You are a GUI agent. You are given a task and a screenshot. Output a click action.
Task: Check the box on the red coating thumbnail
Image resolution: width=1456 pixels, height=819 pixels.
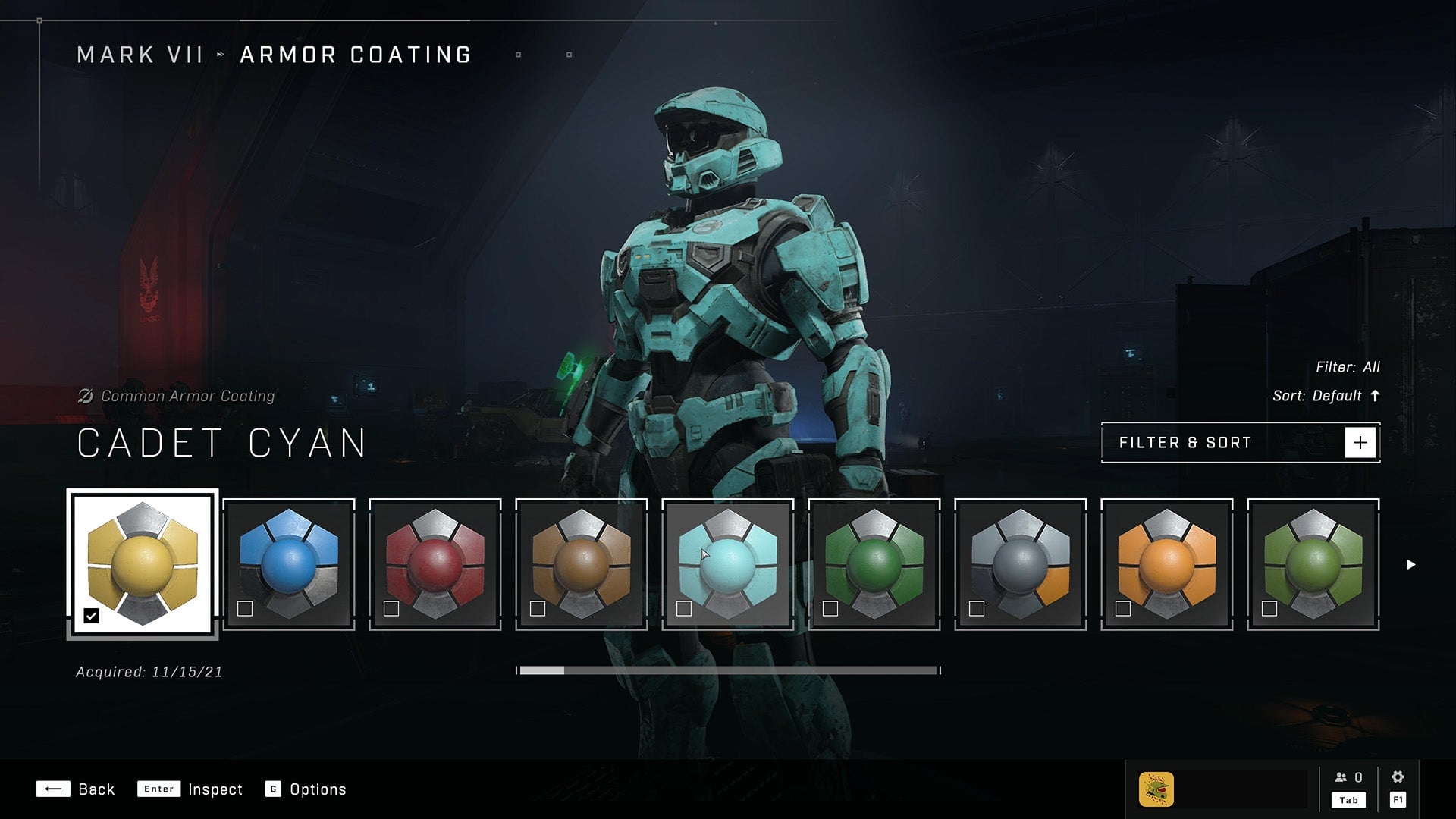(393, 609)
